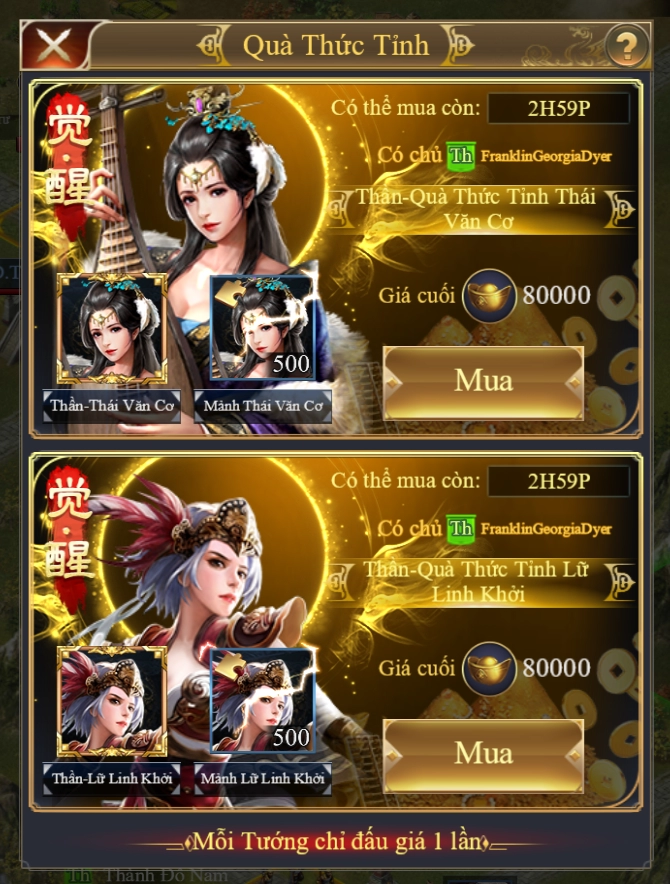
Task: Select the Thần-Lữ Linh Khởi hero portrait
Action: coord(112,701)
